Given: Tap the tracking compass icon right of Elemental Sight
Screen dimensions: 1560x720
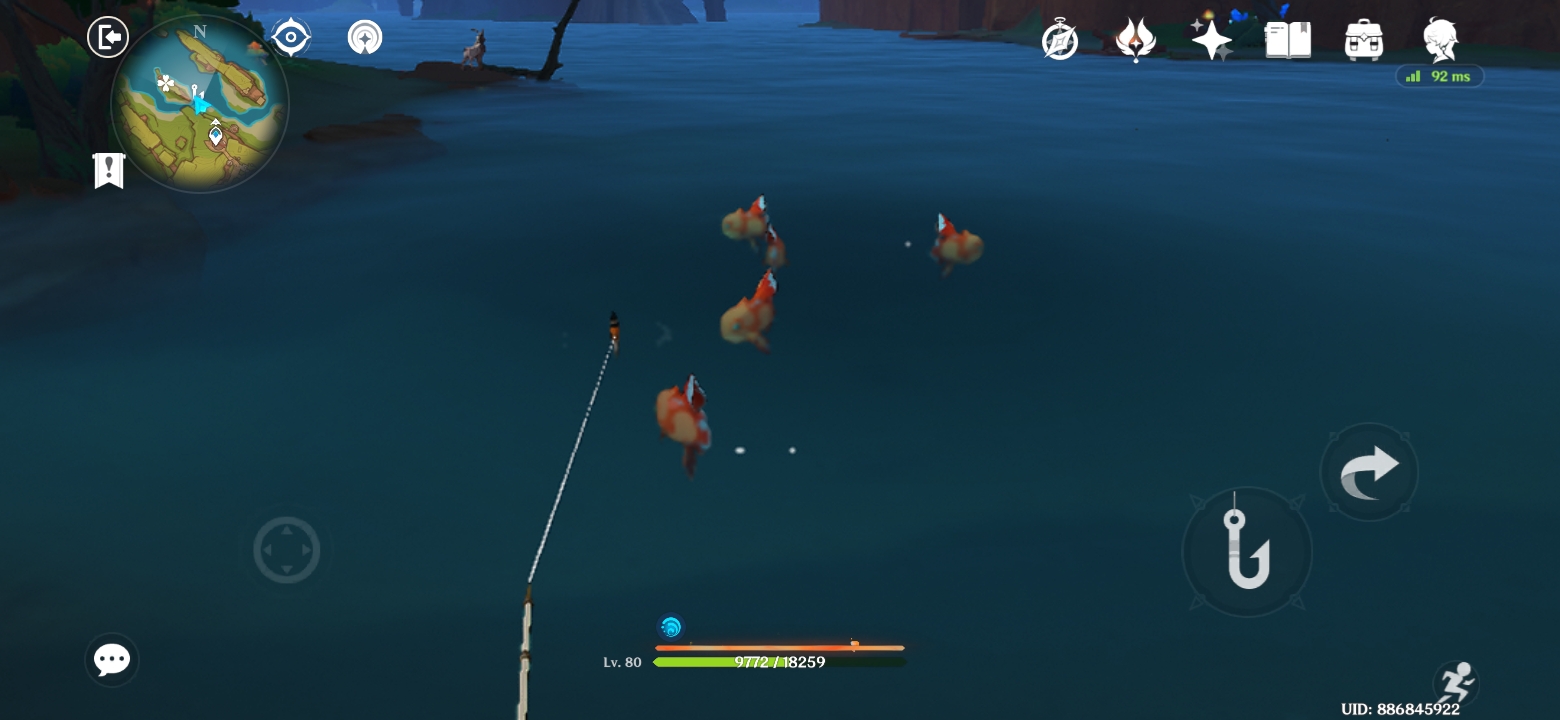Looking at the screenshot, I should coord(364,36).
